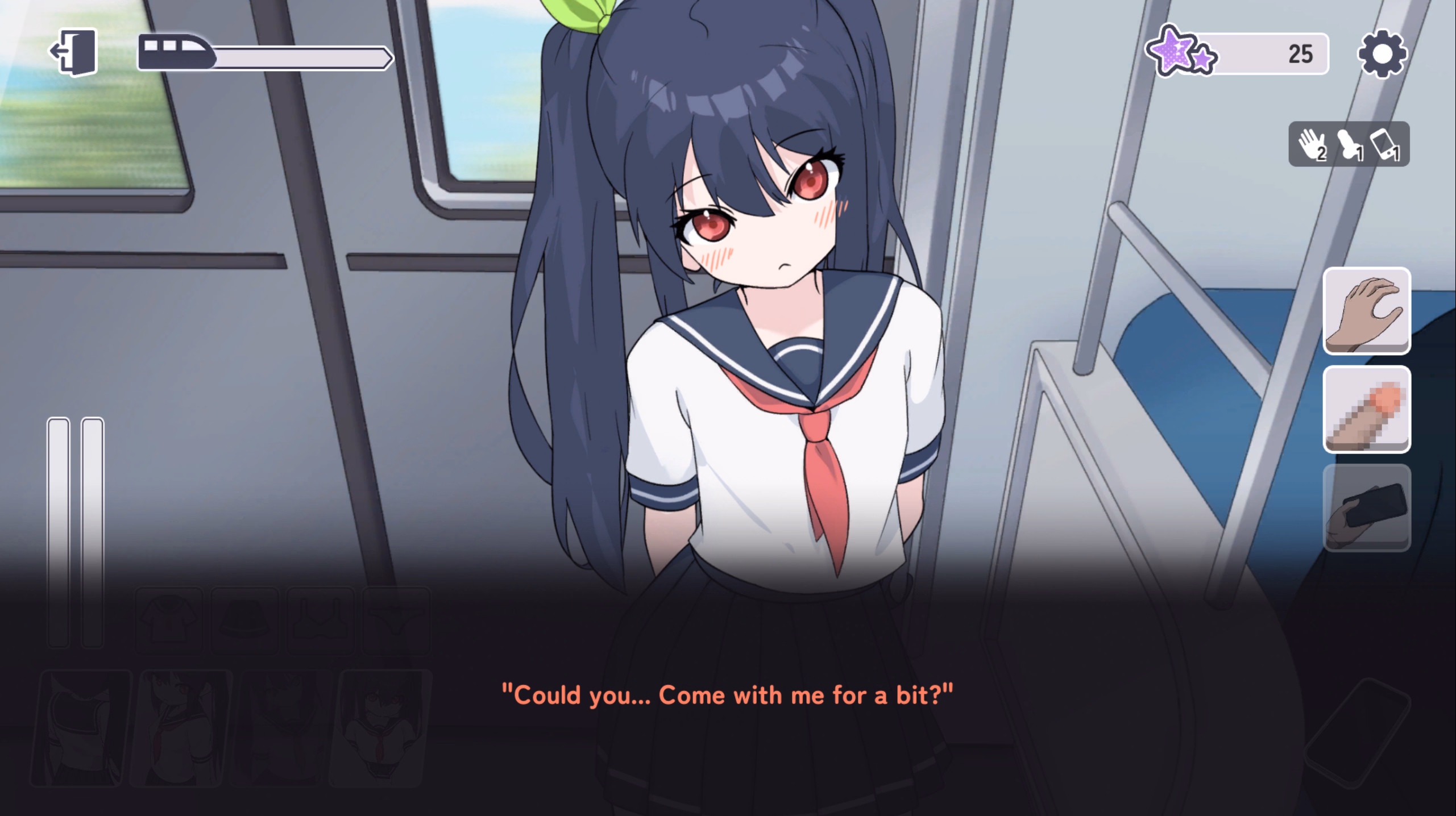Select the shirt clothing slot
Image resolution: width=1456 pixels, height=816 pixels.
pos(169,621)
